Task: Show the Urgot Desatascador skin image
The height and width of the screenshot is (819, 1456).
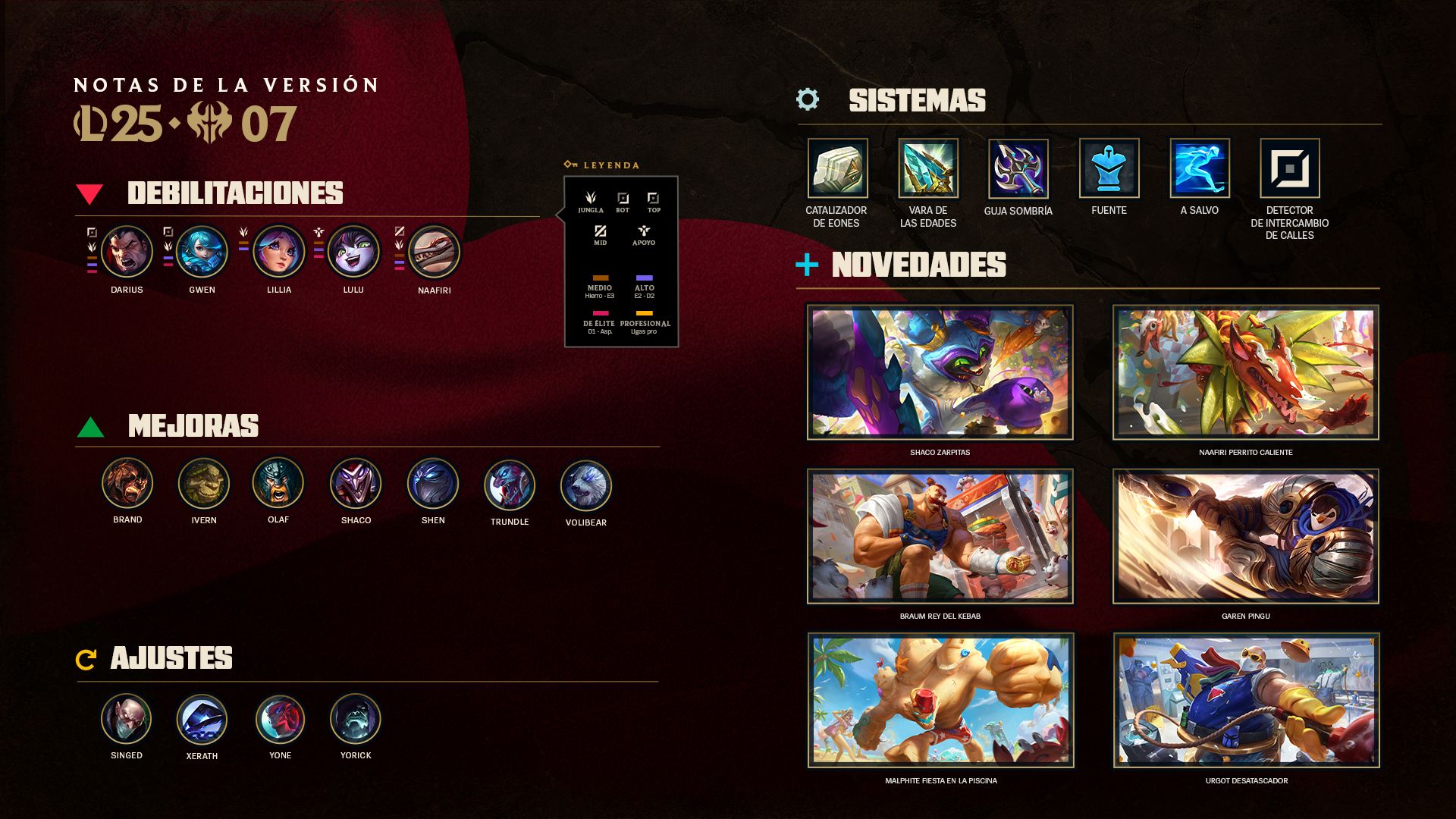Action: click(x=1246, y=700)
